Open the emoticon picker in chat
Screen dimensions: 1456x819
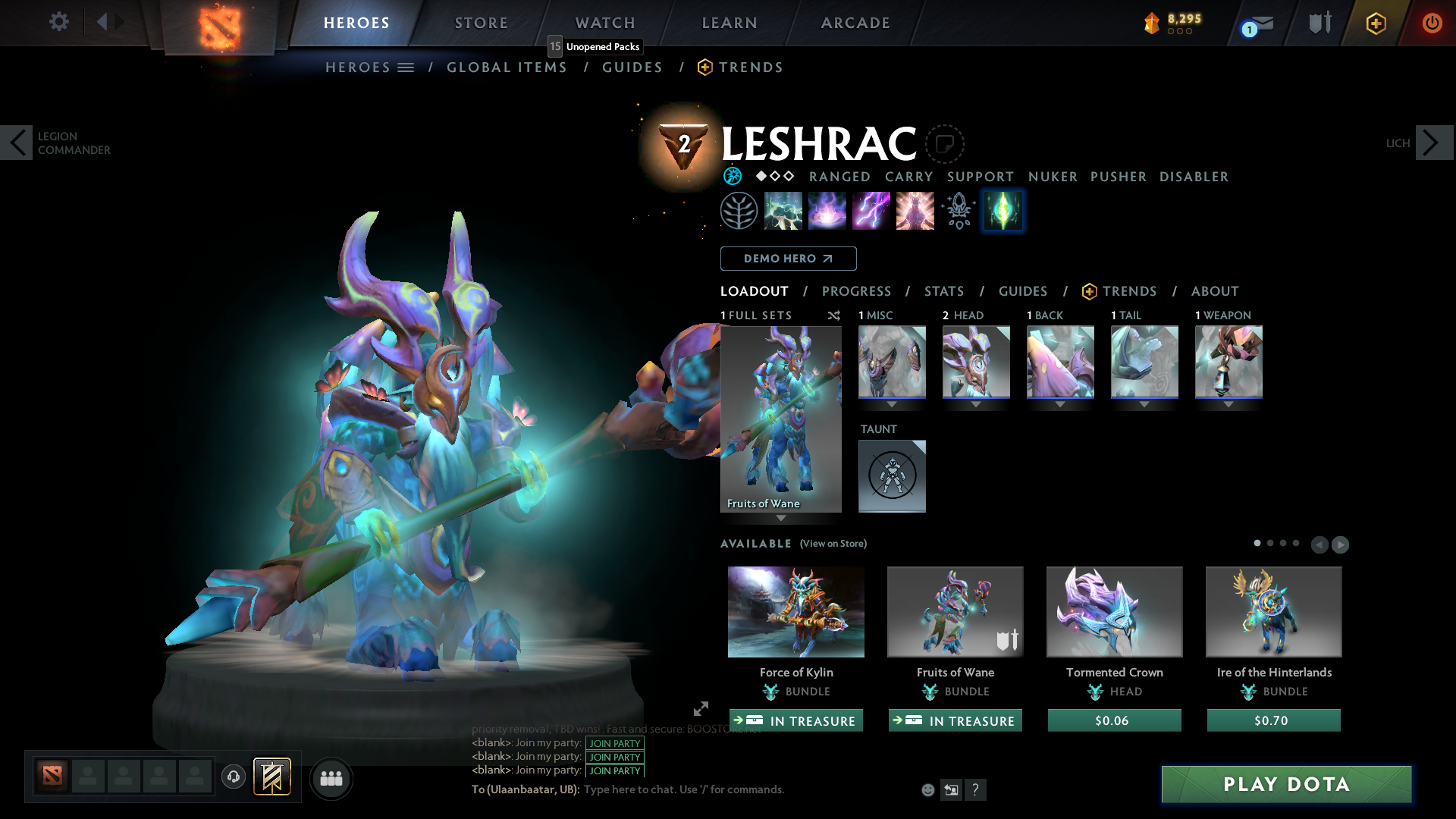[x=927, y=789]
